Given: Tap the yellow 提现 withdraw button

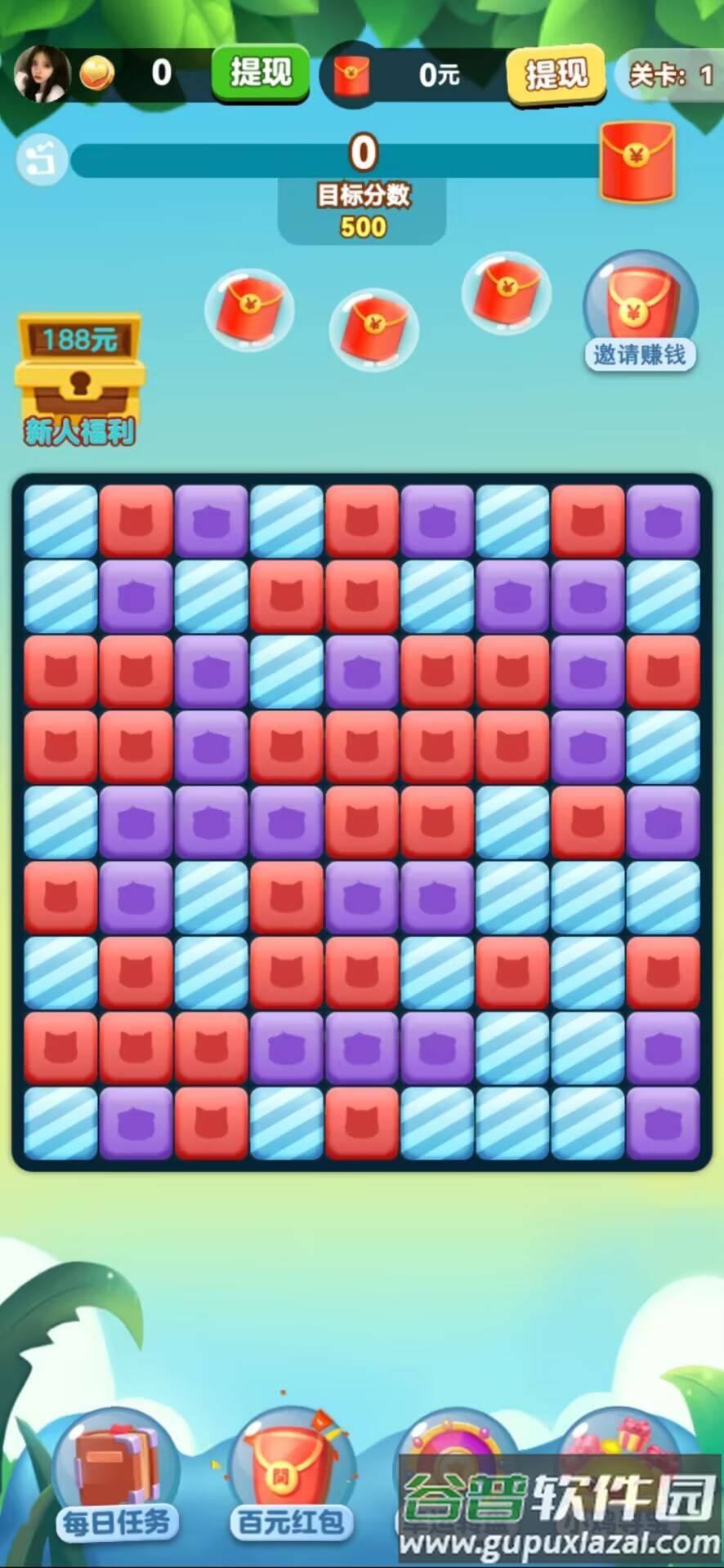Looking at the screenshot, I should [556, 75].
